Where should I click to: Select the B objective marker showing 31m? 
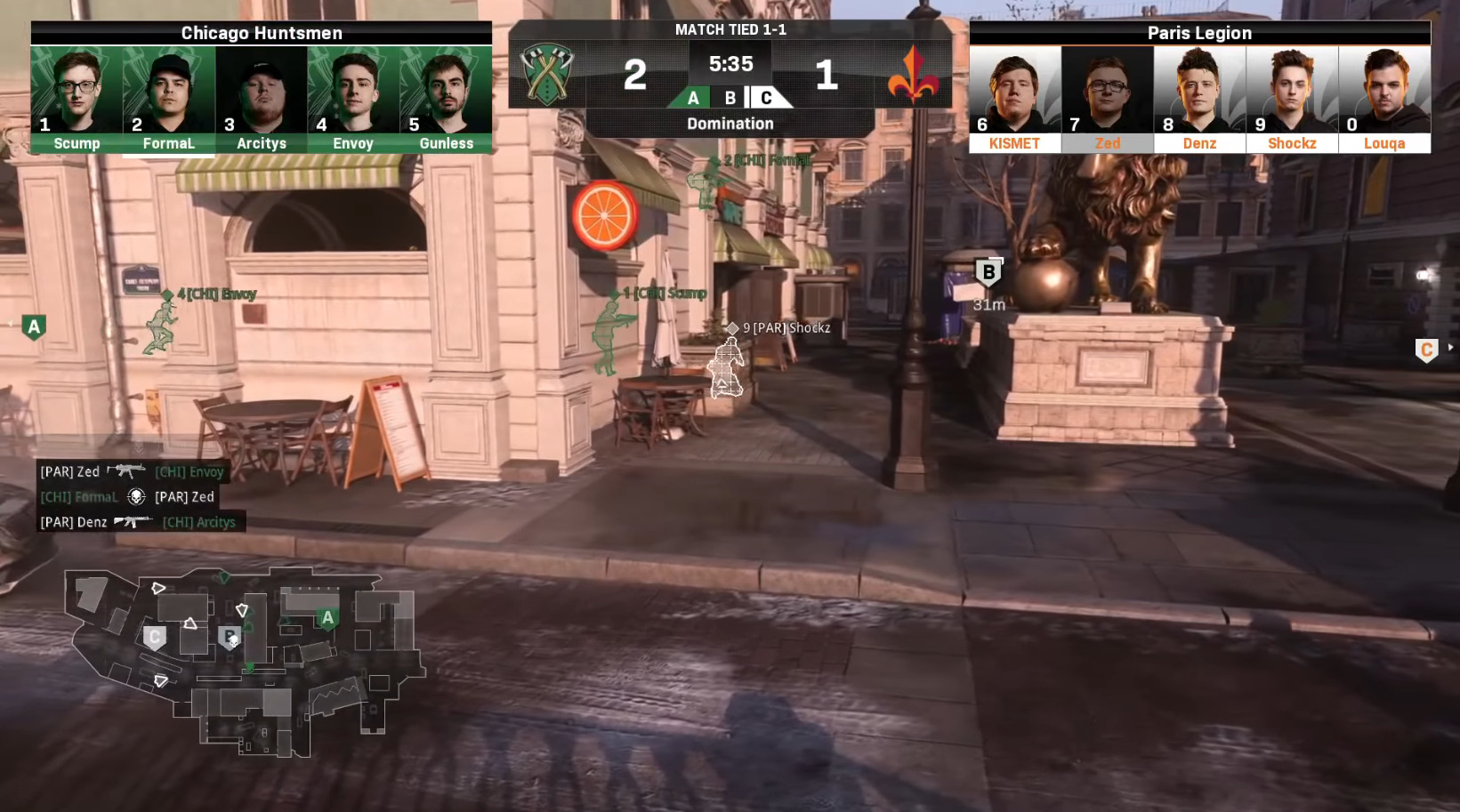988,273
